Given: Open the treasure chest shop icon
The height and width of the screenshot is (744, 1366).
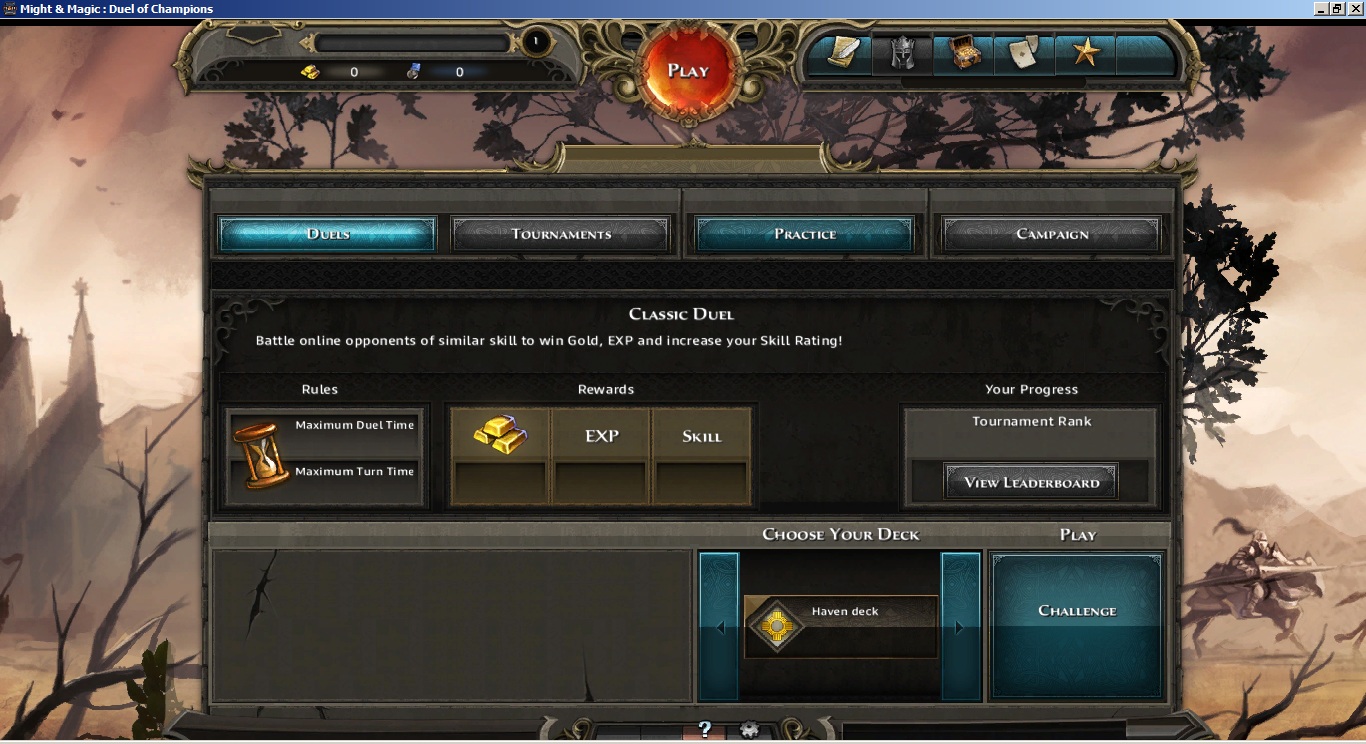Looking at the screenshot, I should coord(965,55).
